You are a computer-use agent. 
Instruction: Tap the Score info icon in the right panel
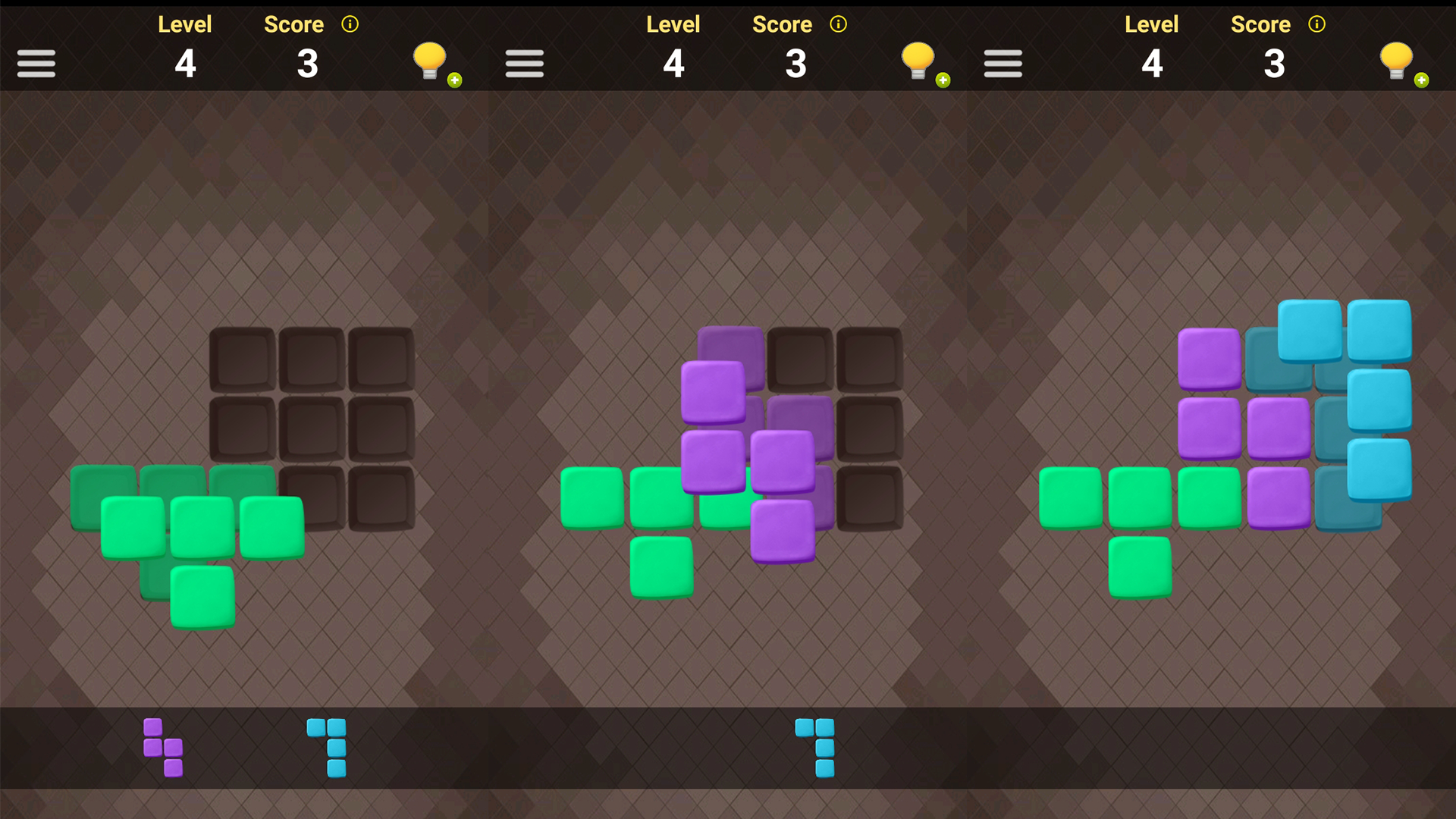click(1316, 24)
